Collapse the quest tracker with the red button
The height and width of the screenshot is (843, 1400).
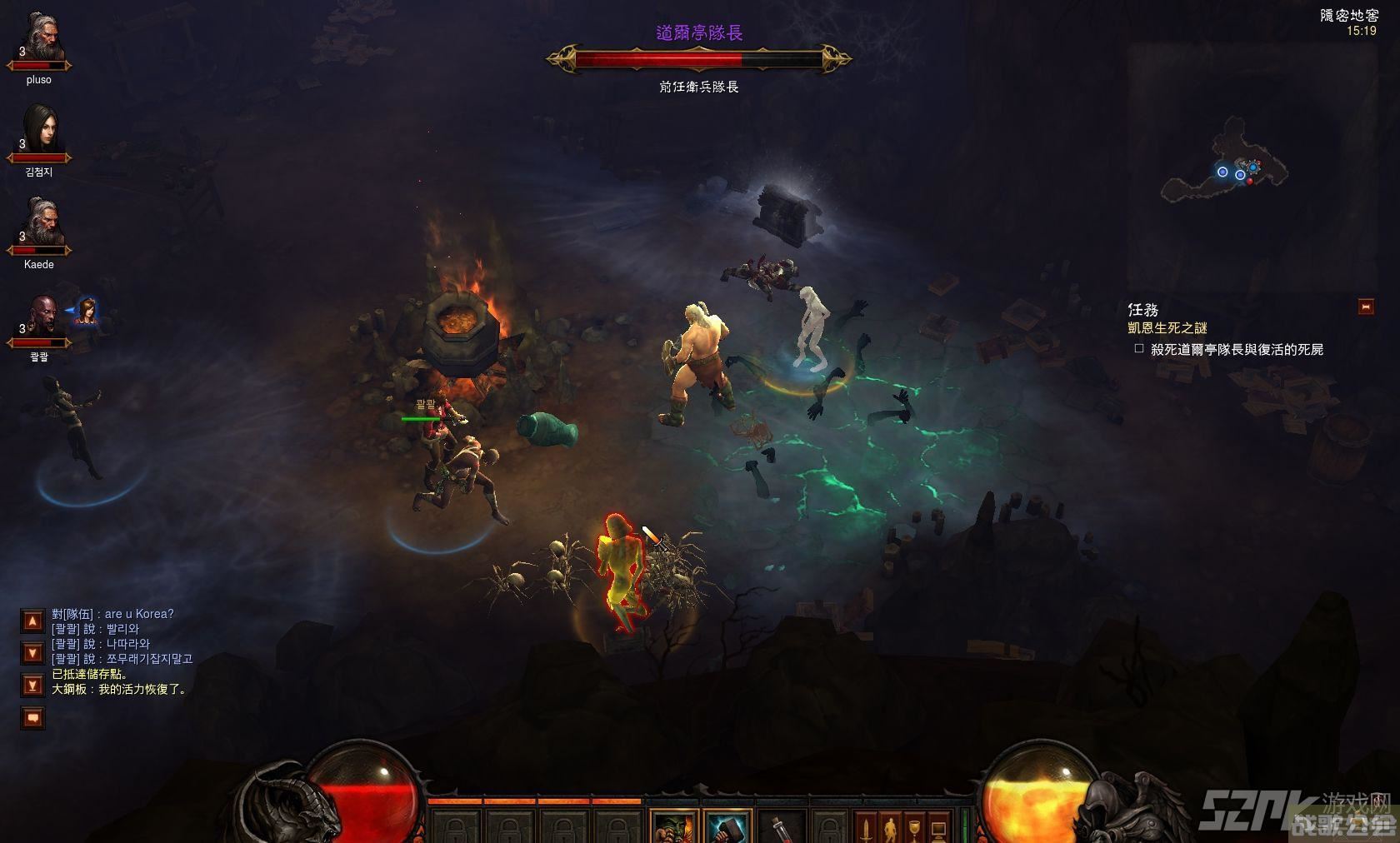pyautogui.click(x=1365, y=307)
